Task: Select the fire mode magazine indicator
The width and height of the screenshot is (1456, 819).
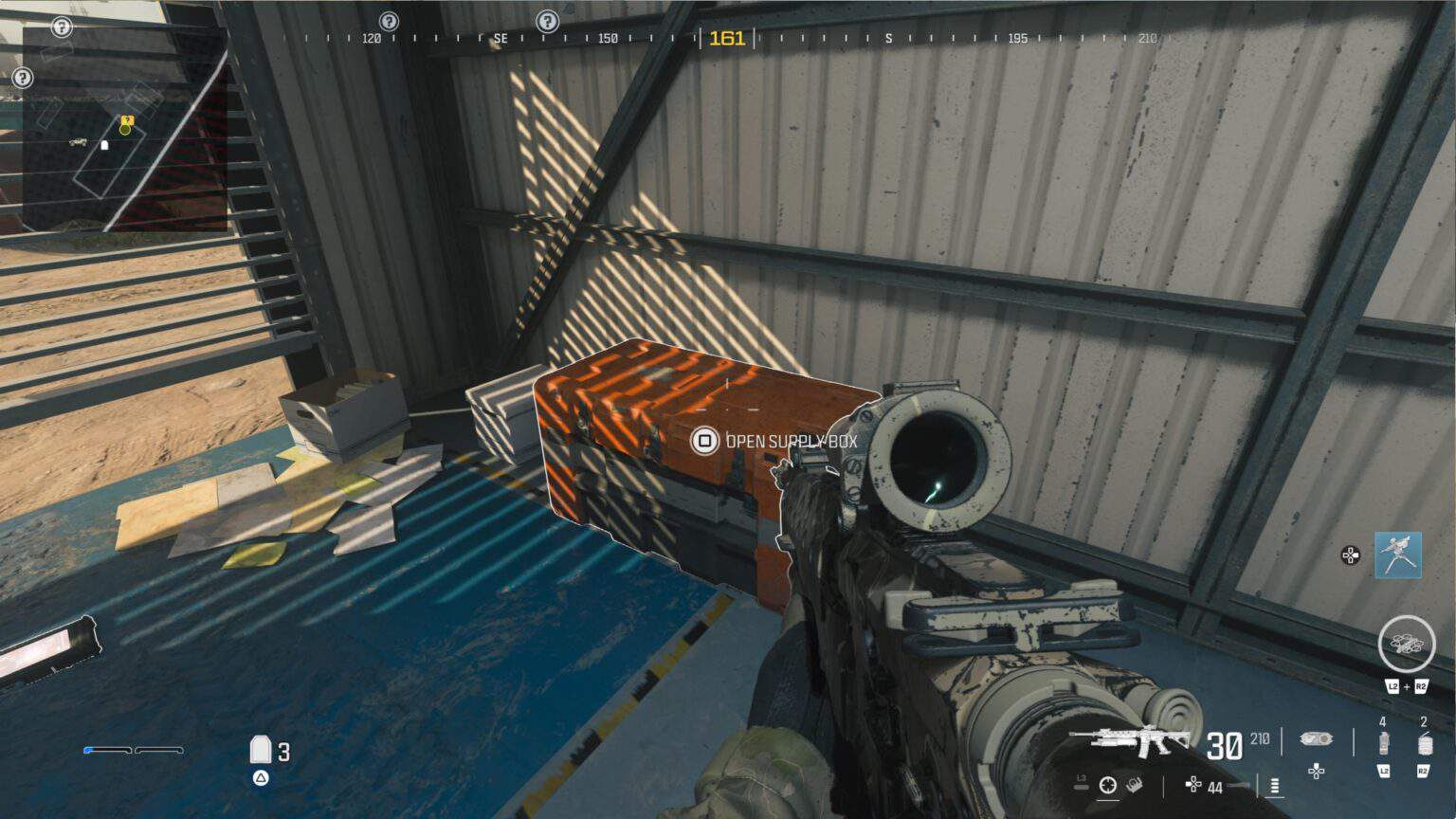Action: coord(1274,786)
